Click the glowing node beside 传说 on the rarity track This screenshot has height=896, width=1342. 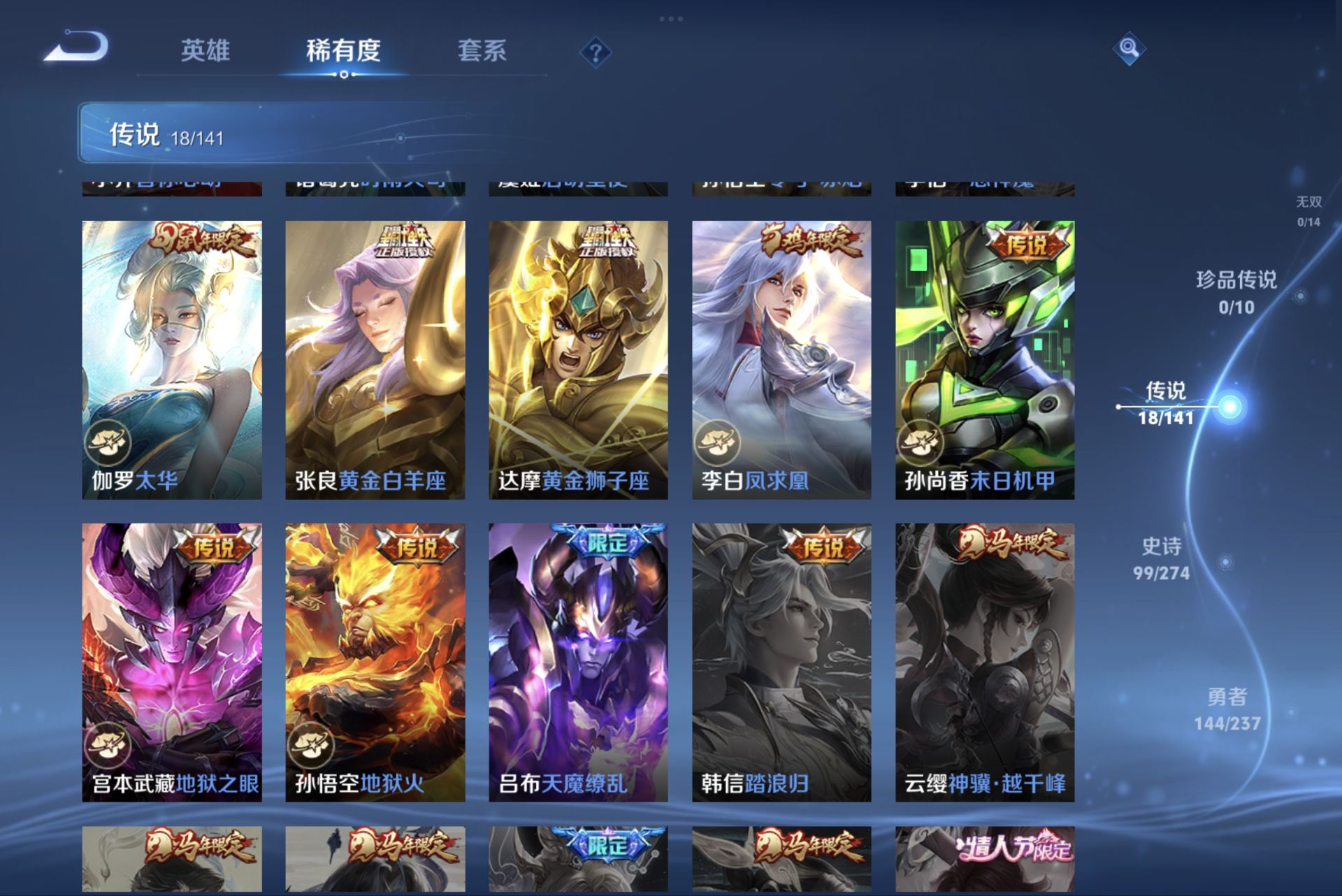tap(1229, 406)
